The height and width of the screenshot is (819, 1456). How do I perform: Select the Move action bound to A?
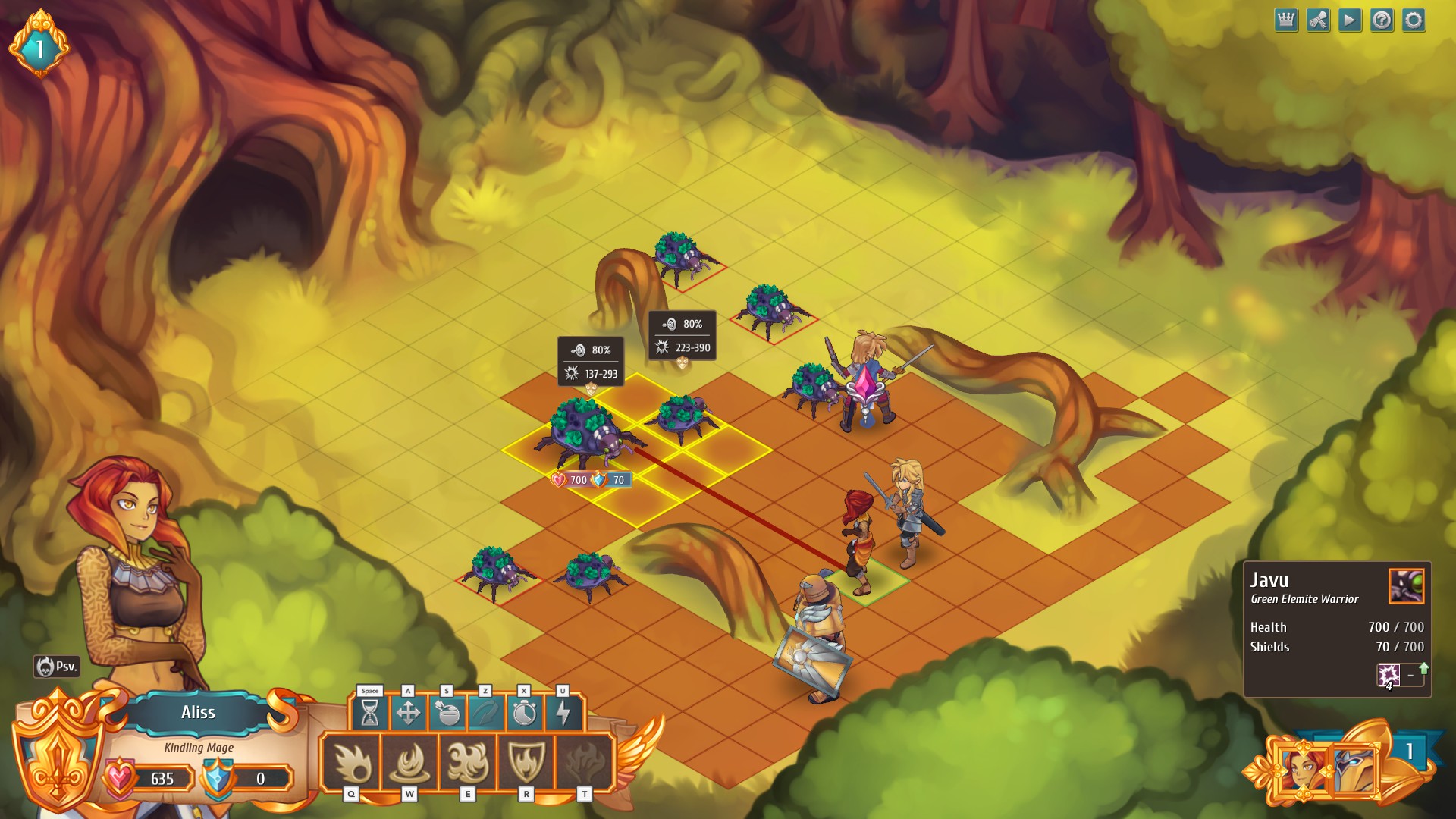[409, 713]
